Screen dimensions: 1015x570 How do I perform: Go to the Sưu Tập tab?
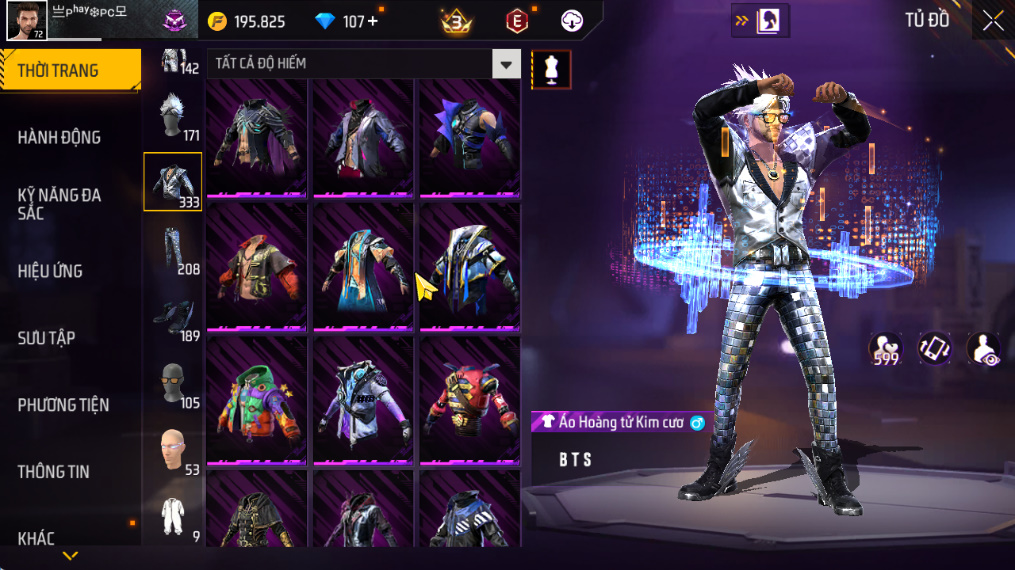point(46,338)
